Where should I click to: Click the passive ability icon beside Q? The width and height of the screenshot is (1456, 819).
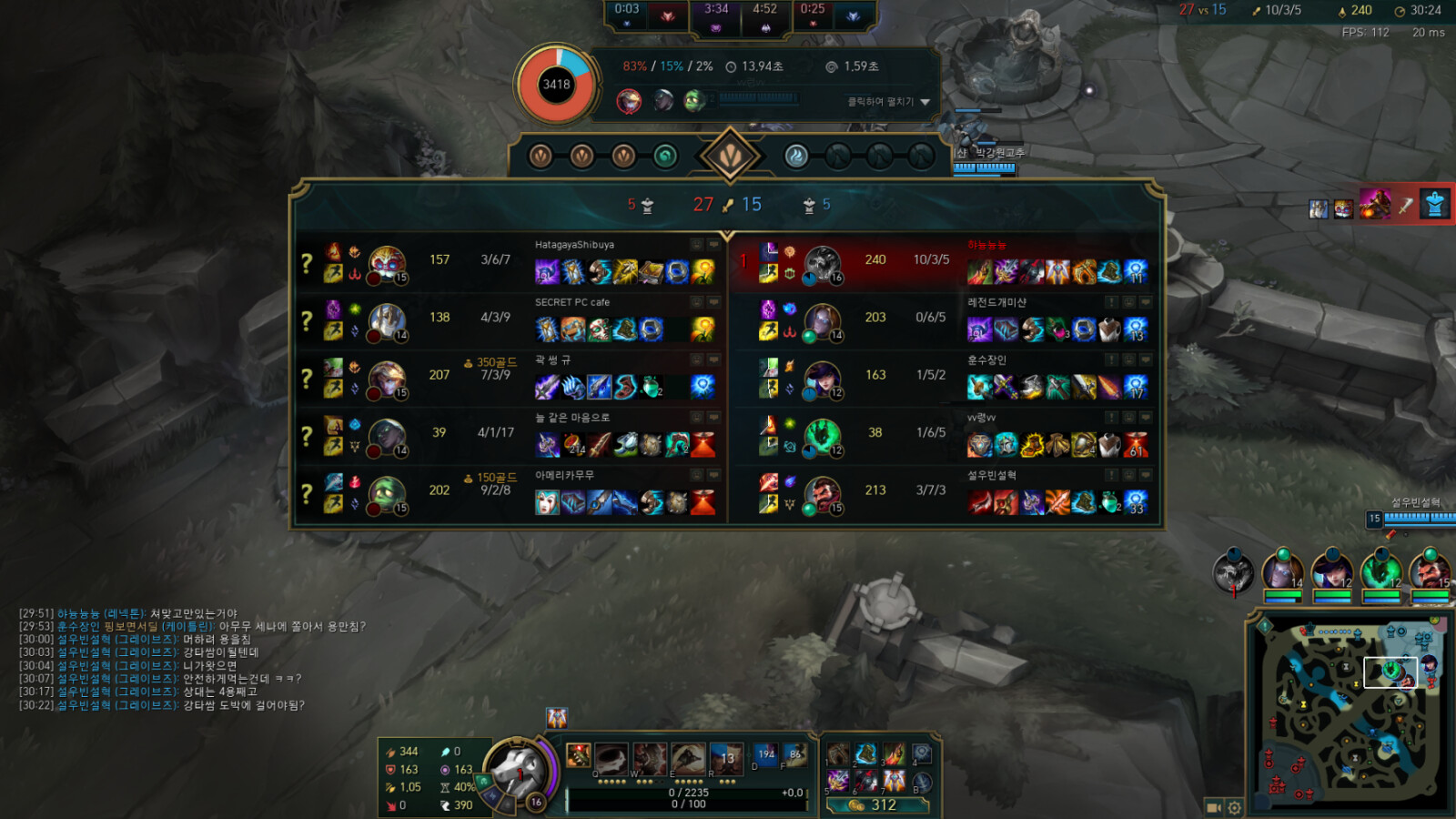click(x=578, y=754)
